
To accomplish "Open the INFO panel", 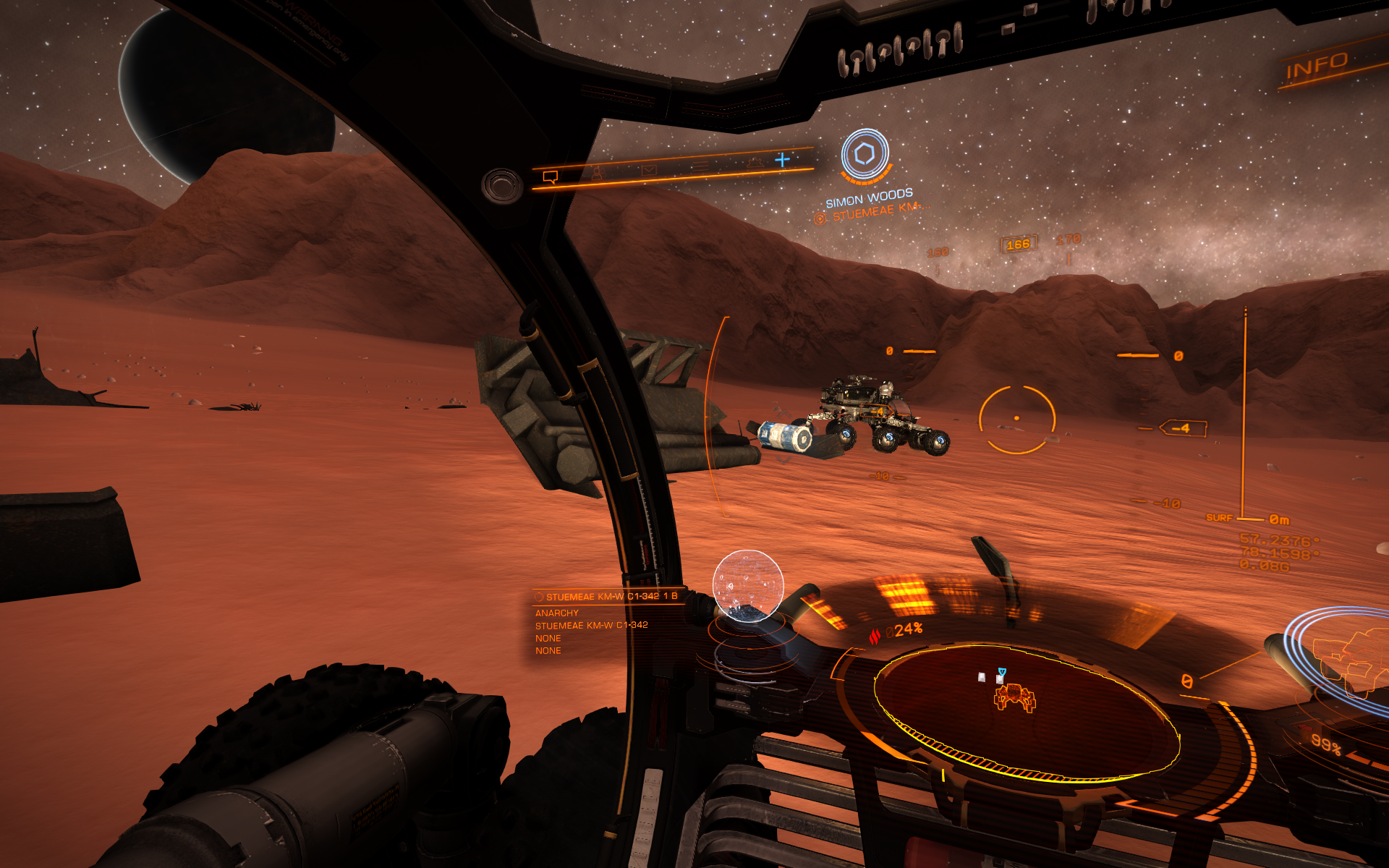I will tap(1316, 67).
